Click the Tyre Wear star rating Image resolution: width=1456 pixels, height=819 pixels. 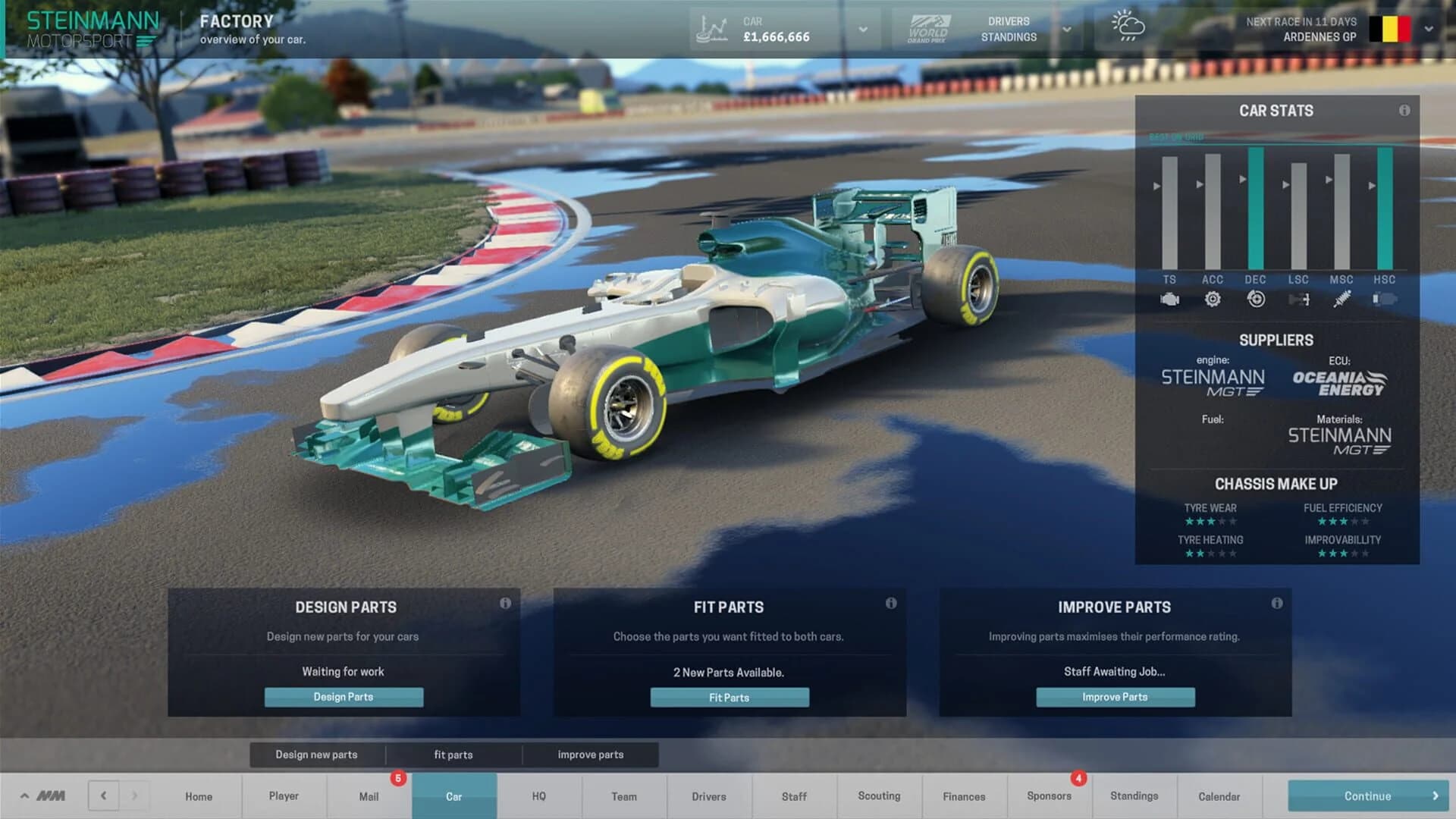(1211, 521)
